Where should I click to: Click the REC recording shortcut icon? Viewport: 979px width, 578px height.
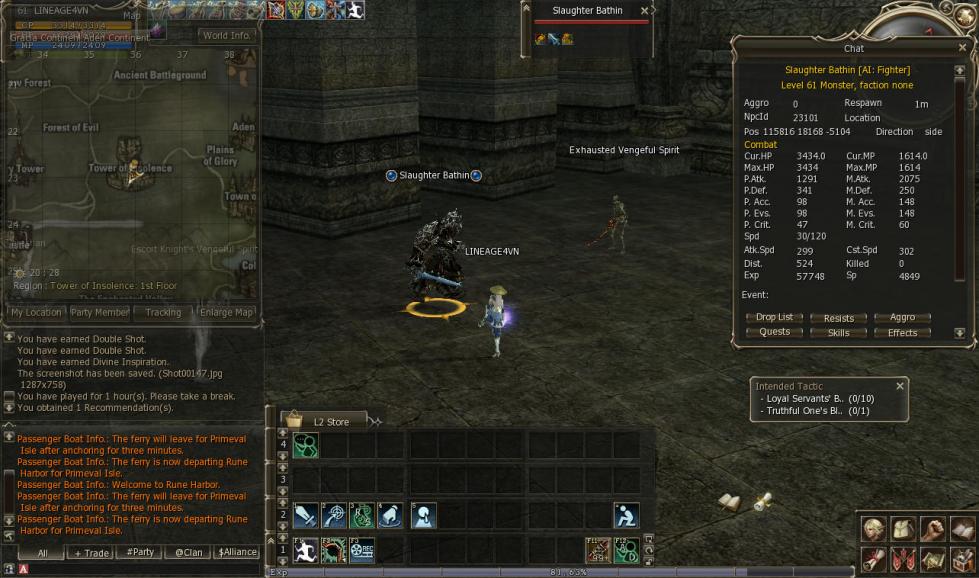tap(362, 550)
